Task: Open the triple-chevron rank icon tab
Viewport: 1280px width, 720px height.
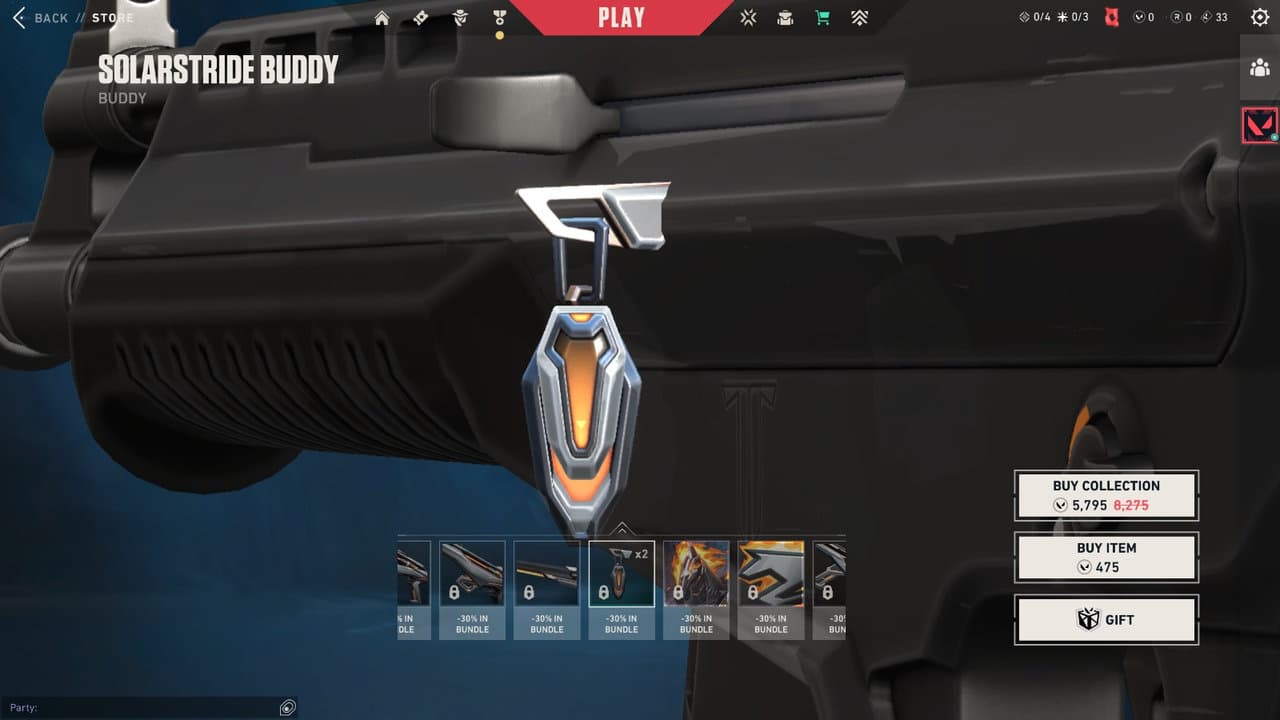Action: point(859,18)
